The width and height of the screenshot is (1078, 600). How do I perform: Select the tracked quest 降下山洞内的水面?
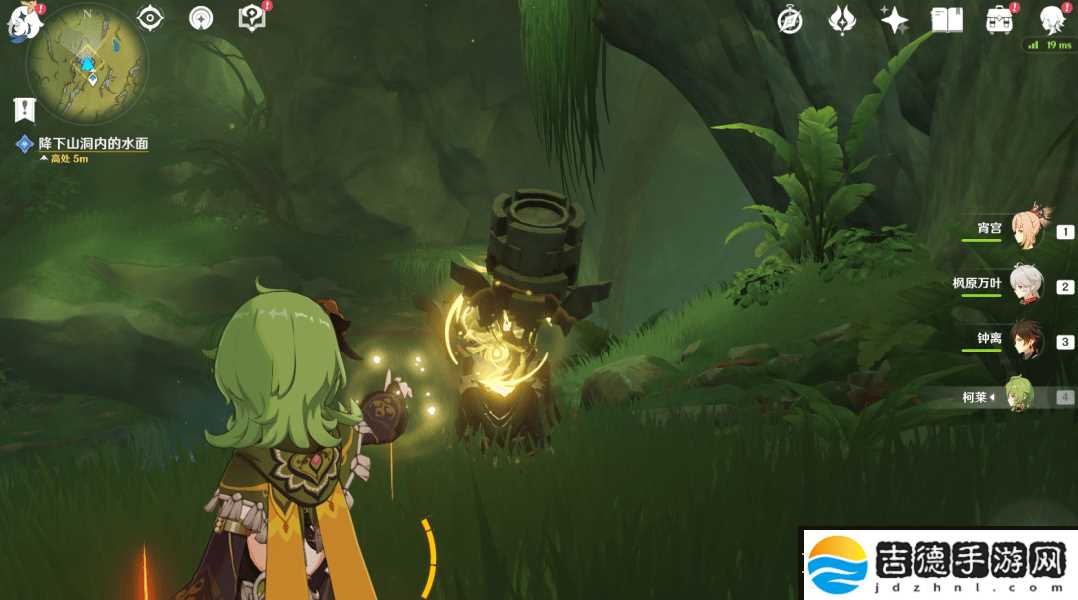(x=92, y=144)
